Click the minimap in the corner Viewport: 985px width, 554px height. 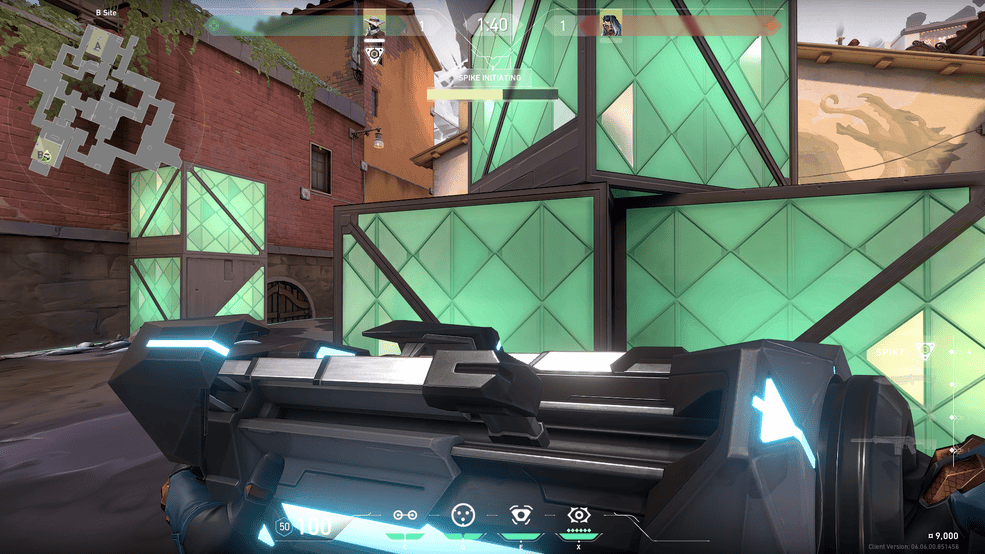coord(93,98)
